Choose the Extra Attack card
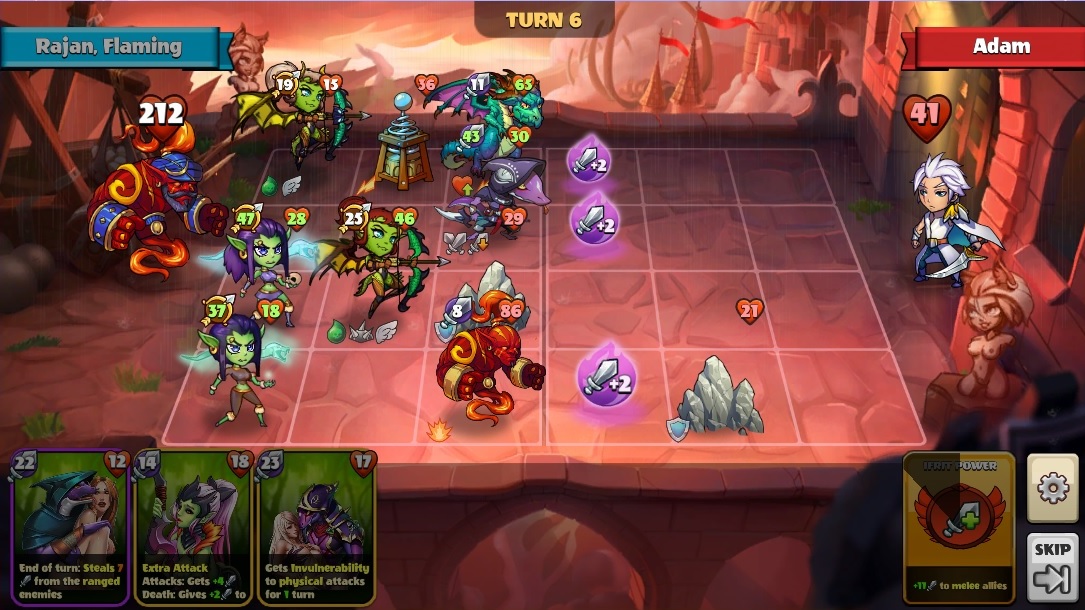This screenshot has width=1085, height=610. [193, 527]
